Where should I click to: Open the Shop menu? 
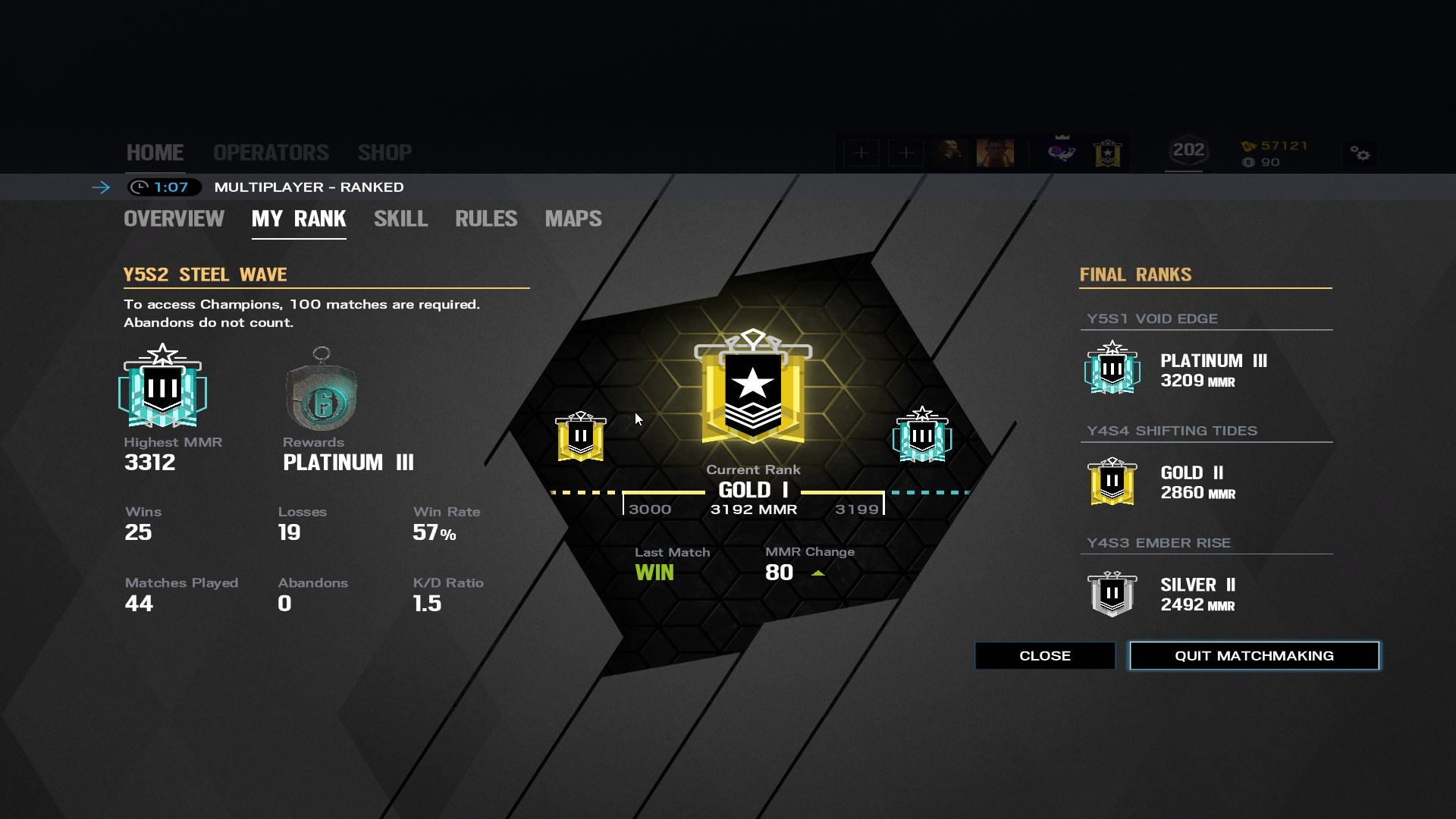384,152
